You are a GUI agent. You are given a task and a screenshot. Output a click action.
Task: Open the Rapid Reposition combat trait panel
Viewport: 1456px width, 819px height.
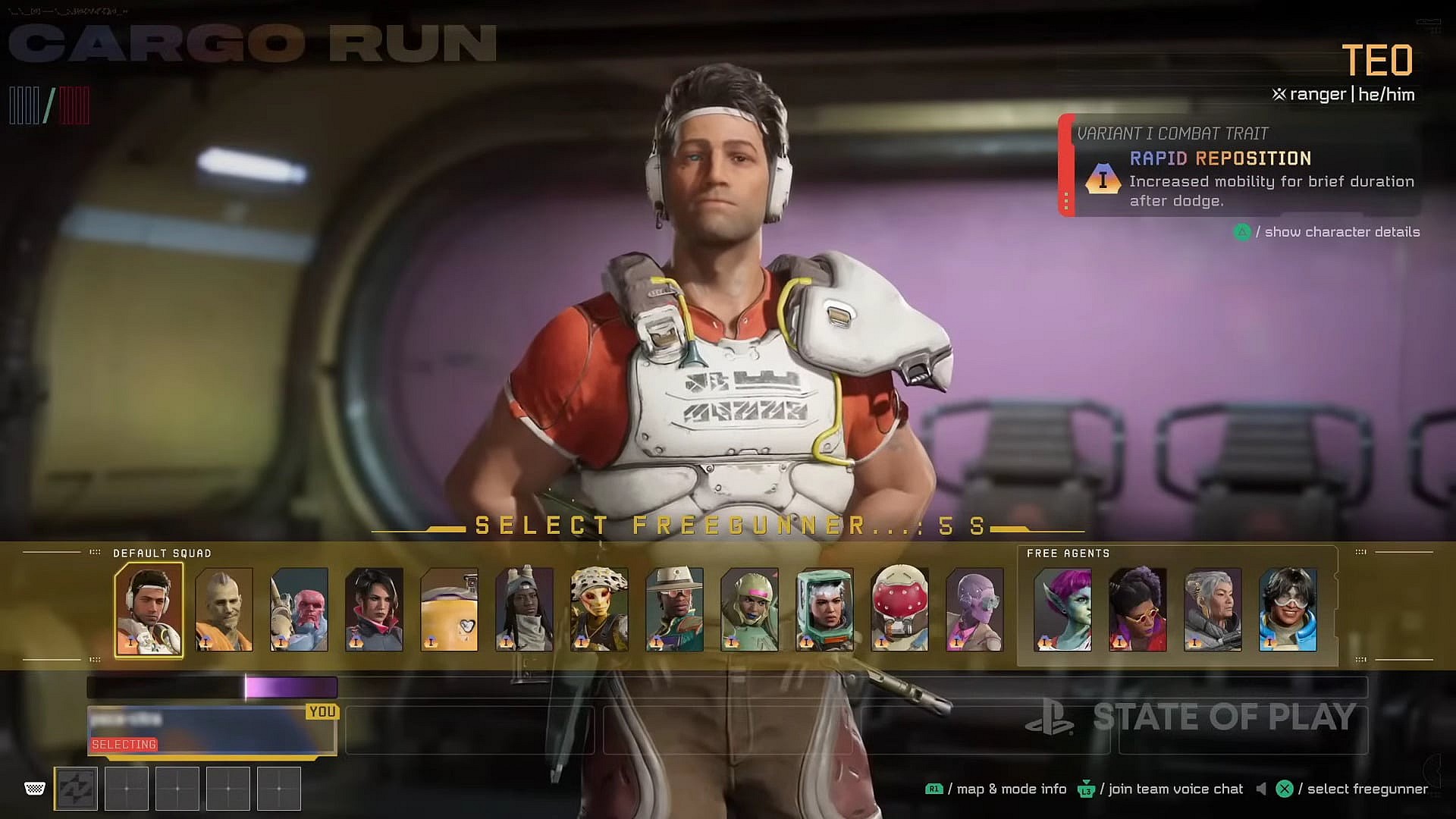tap(1240, 166)
